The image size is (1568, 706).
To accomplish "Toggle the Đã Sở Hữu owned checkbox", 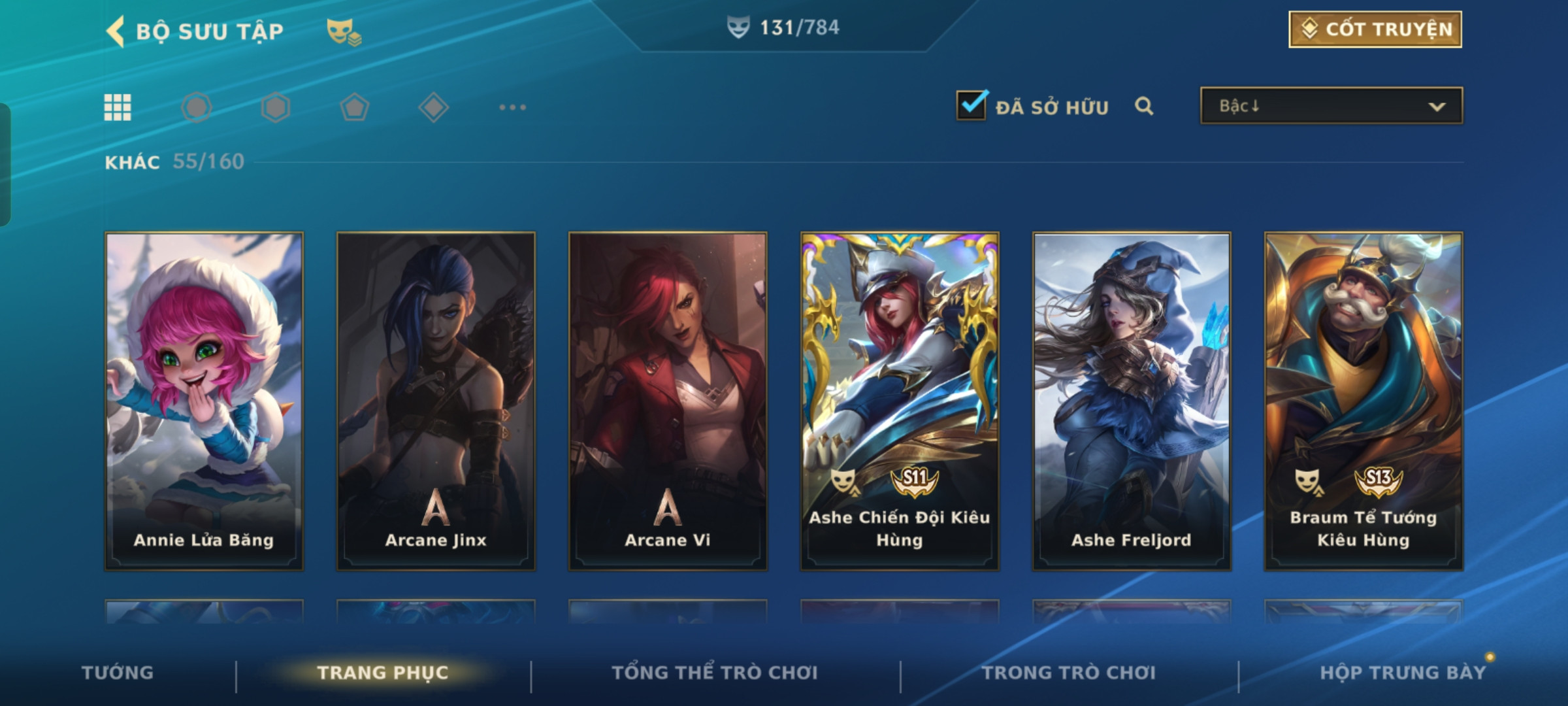I will click(971, 106).
